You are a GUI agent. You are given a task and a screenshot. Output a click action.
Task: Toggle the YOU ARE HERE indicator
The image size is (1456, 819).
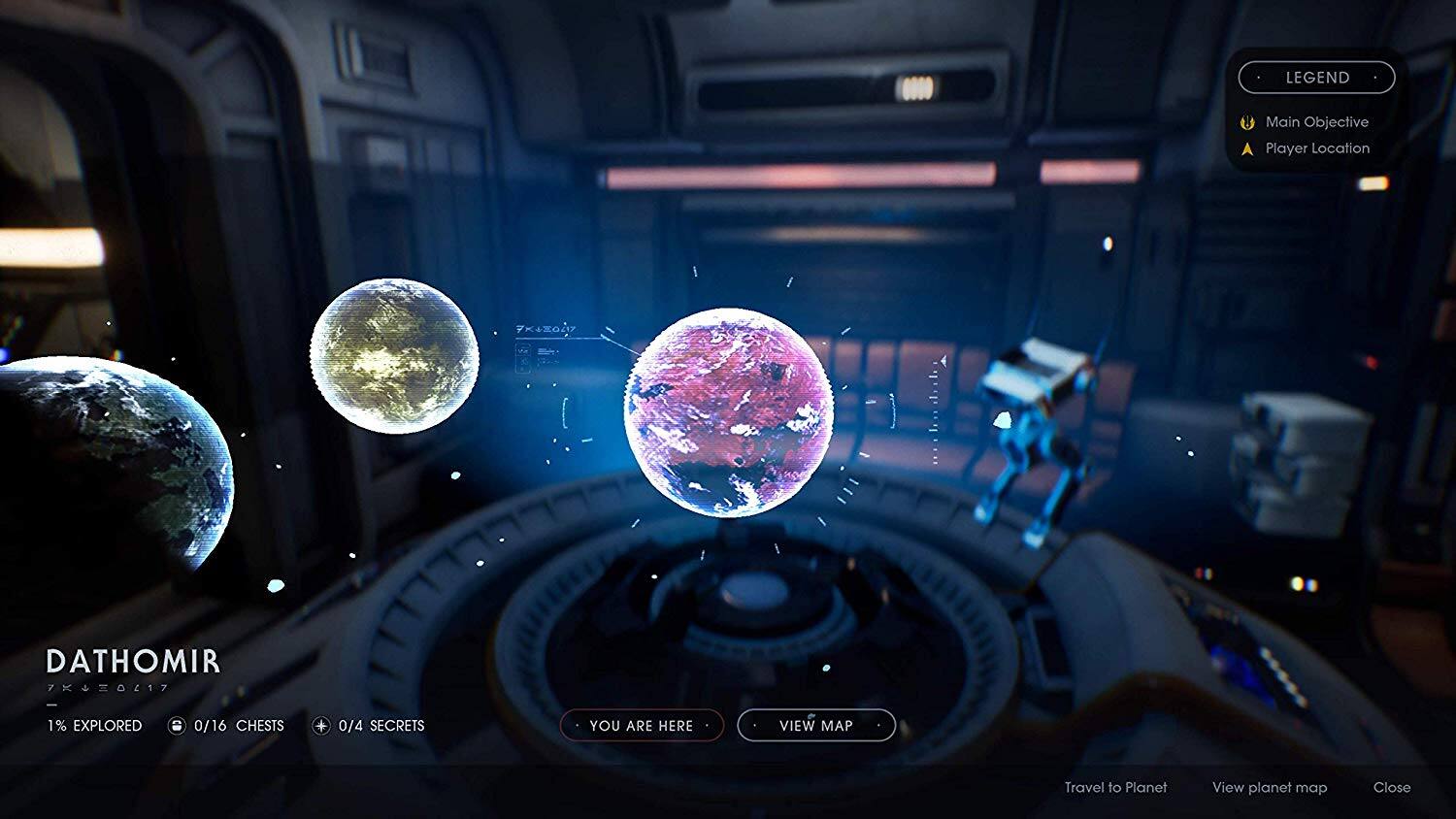point(641,725)
